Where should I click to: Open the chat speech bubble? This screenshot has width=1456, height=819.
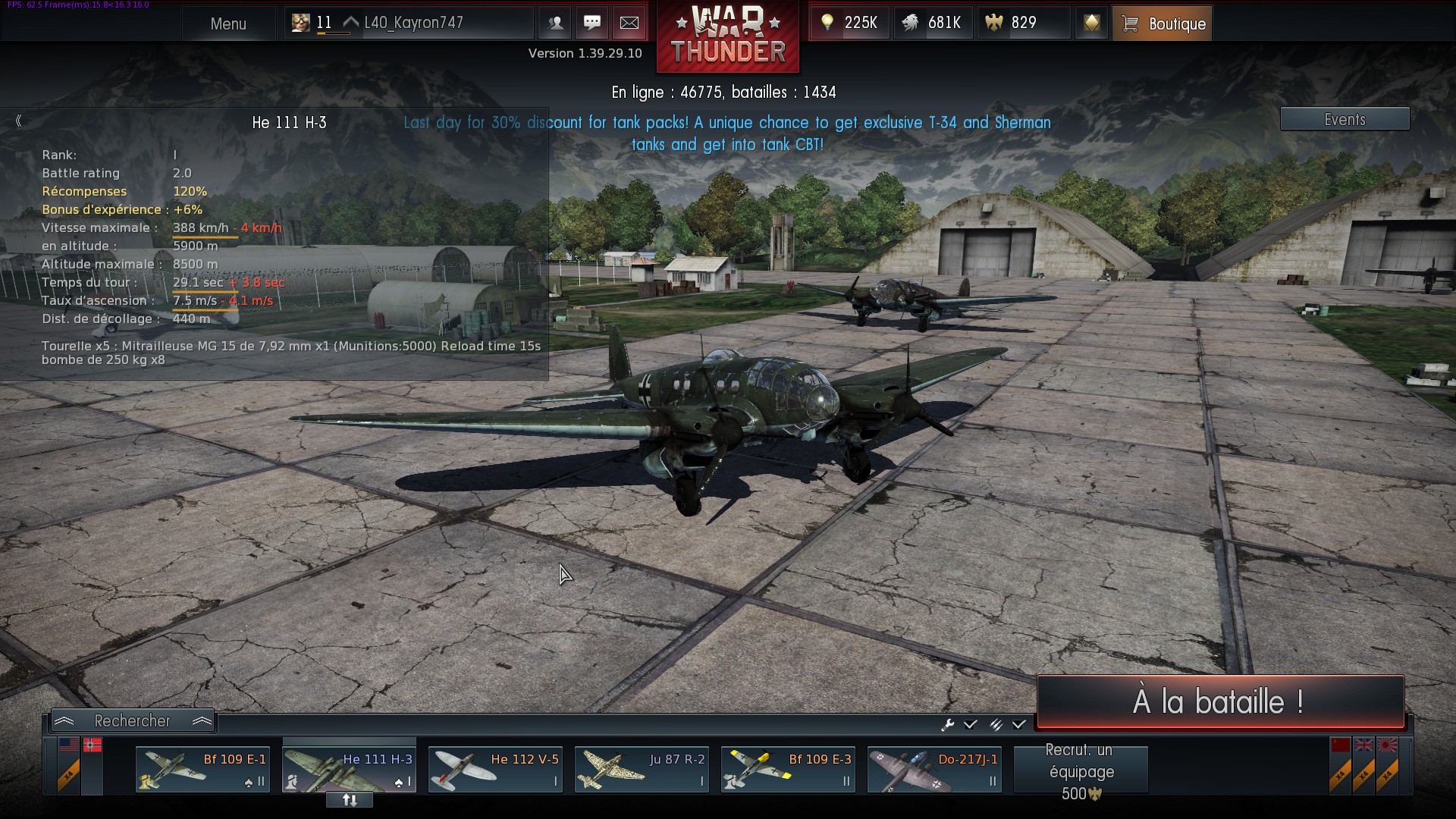(x=592, y=23)
